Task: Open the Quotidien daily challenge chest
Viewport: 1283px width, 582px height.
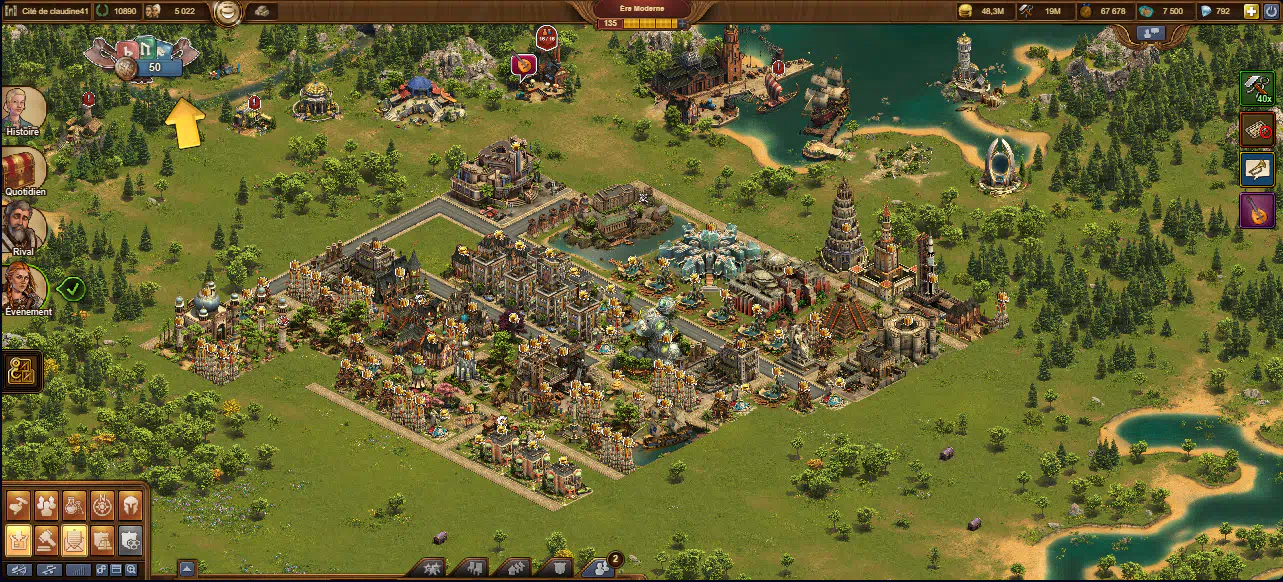Action: pyautogui.click(x=22, y=168)
